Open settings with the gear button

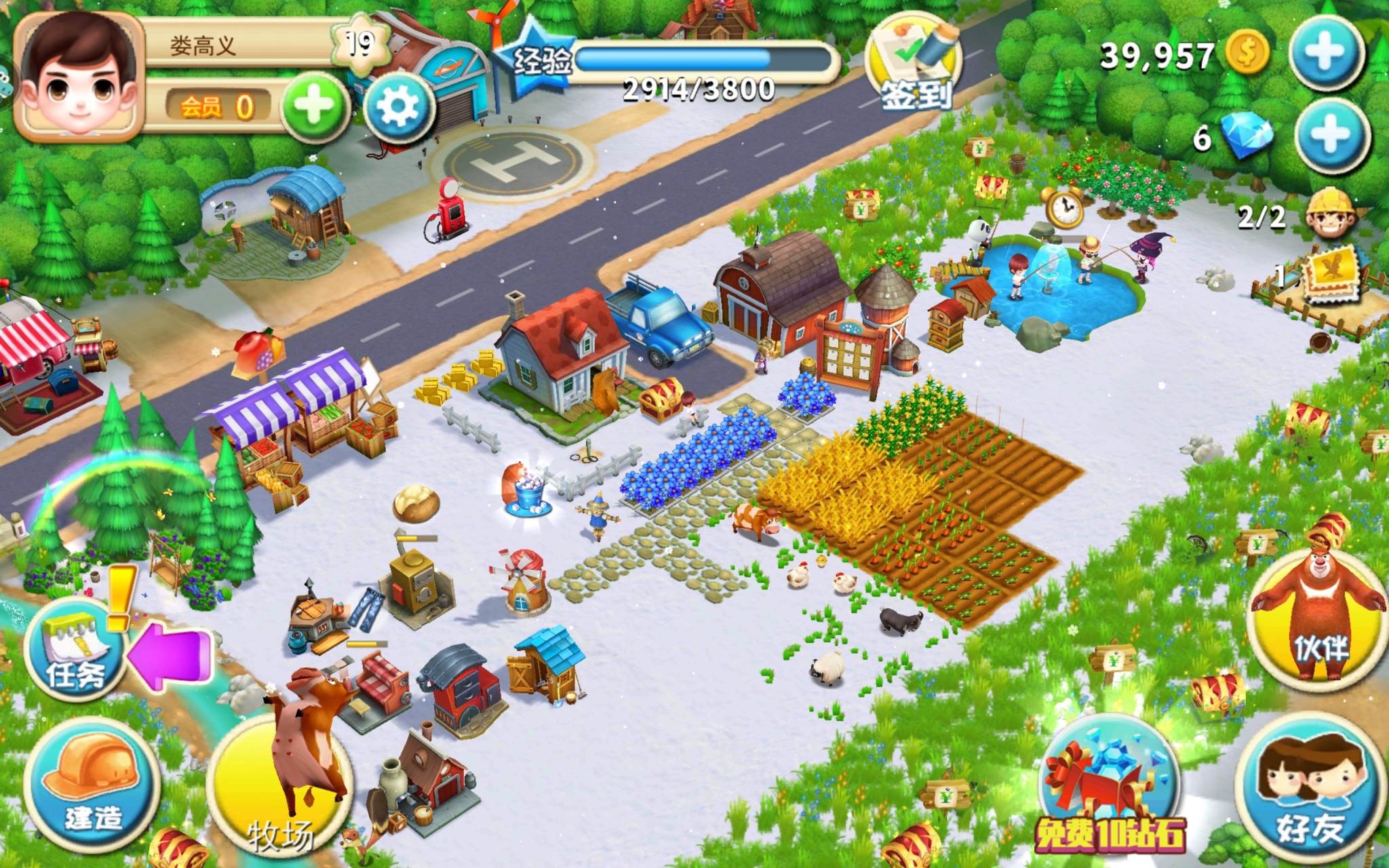(x=397, y=108)
